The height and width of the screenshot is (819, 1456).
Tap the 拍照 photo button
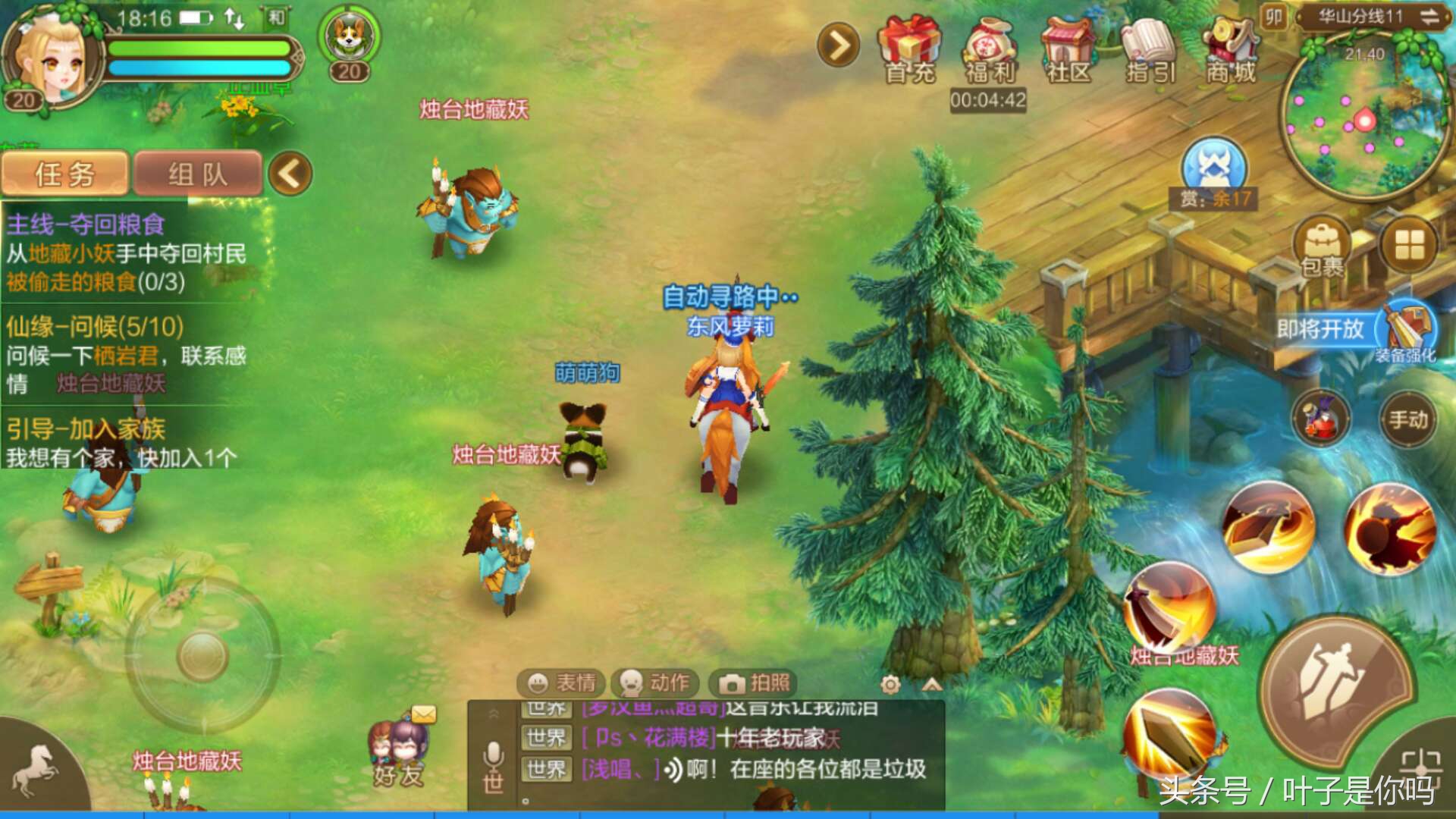point(755,683)
